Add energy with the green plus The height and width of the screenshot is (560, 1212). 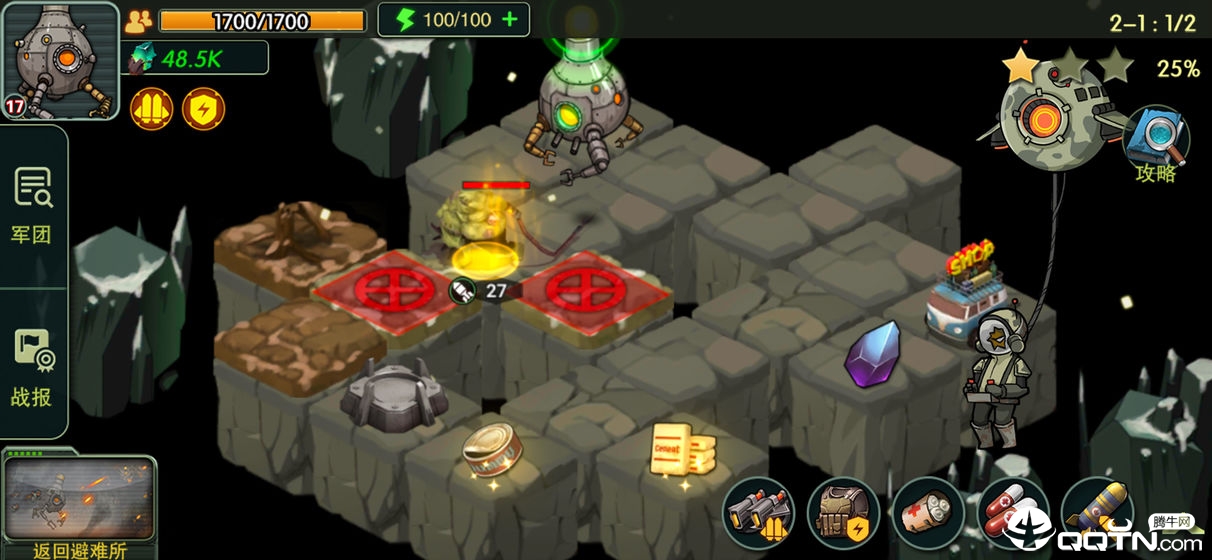click(x=510, y=20)
